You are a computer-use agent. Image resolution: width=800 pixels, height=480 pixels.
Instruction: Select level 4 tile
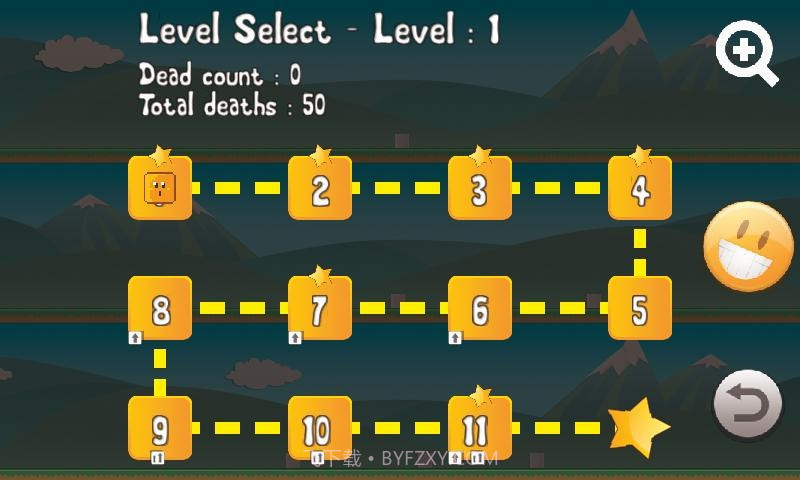[x=640, y=188]
